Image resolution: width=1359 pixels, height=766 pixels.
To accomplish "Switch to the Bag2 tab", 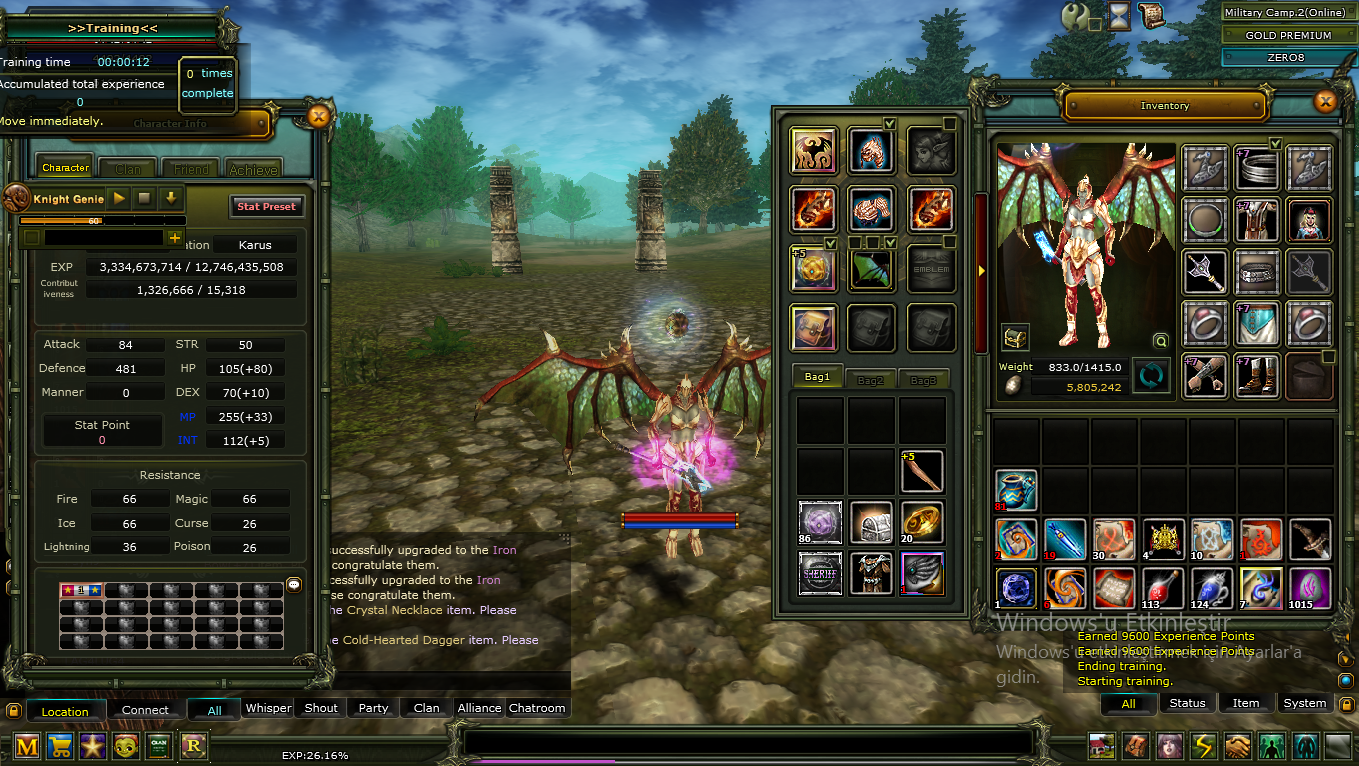I will coord(872,378).
